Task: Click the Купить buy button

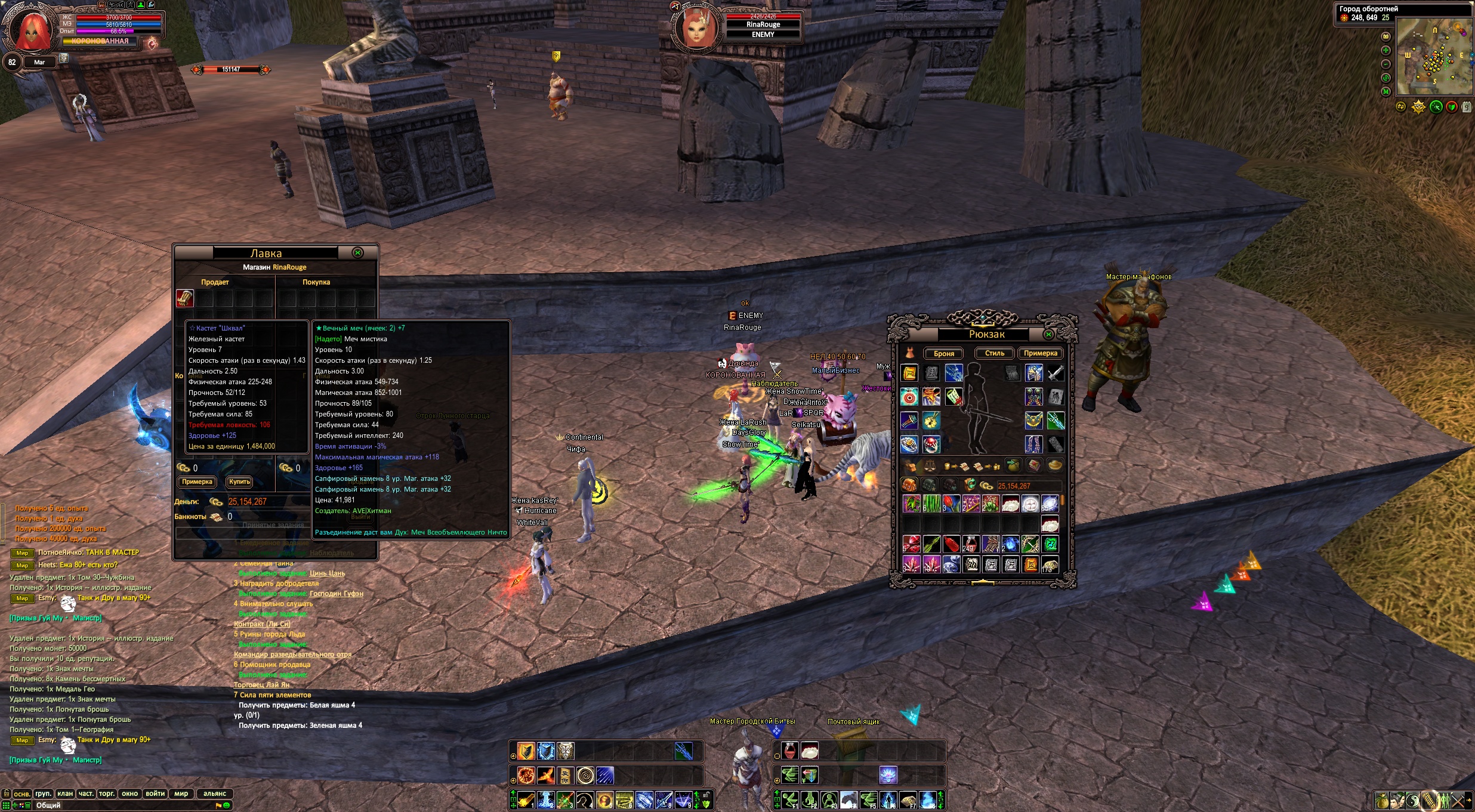Action: pos(239,482)
